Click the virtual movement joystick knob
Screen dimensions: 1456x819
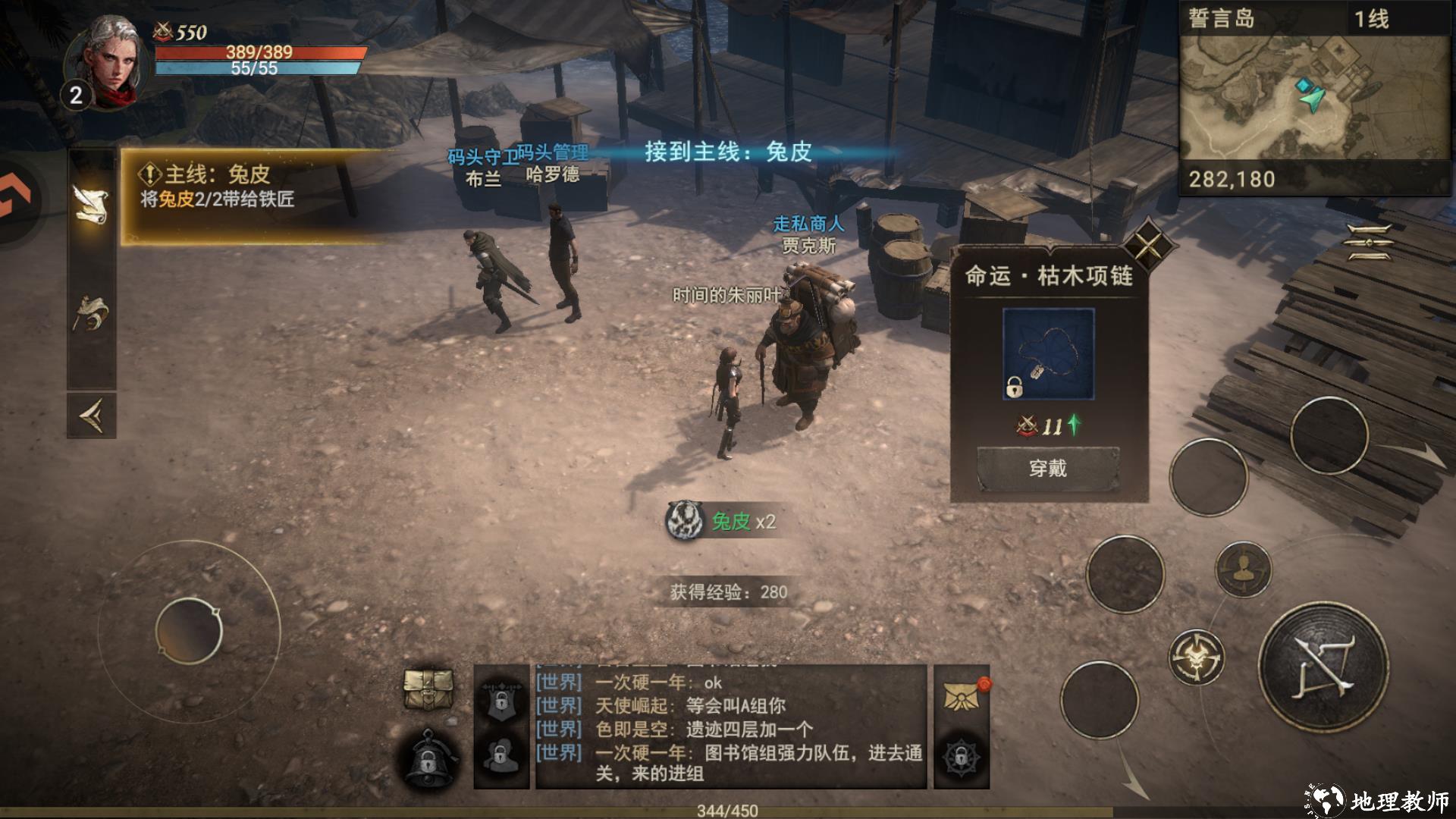(189, 631)
